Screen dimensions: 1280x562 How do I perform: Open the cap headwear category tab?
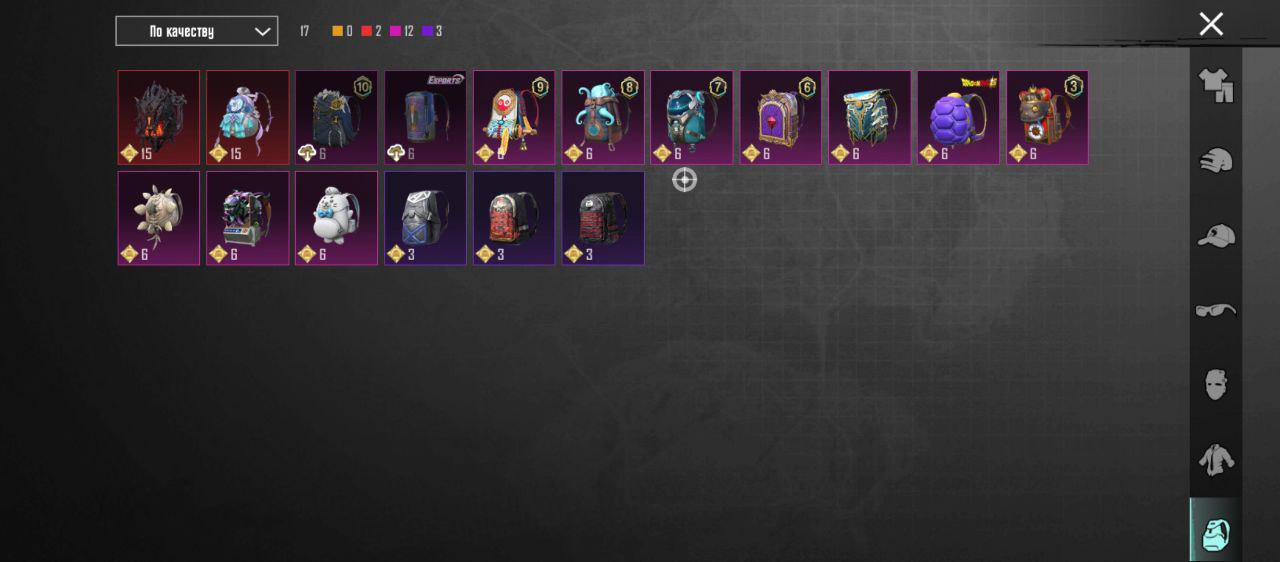point(1215,235)
